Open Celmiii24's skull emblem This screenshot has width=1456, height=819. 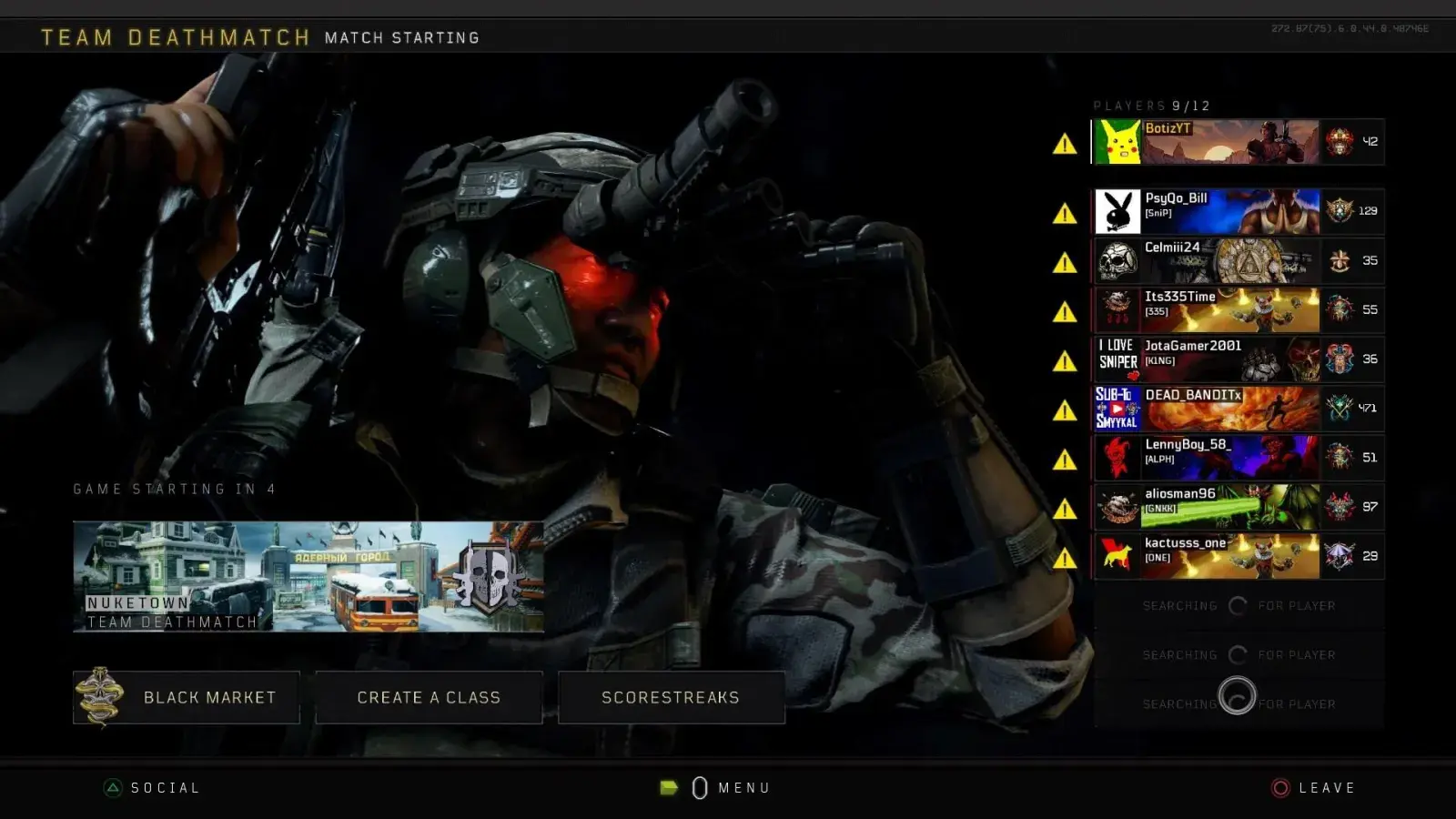[x=1117, y=261]
